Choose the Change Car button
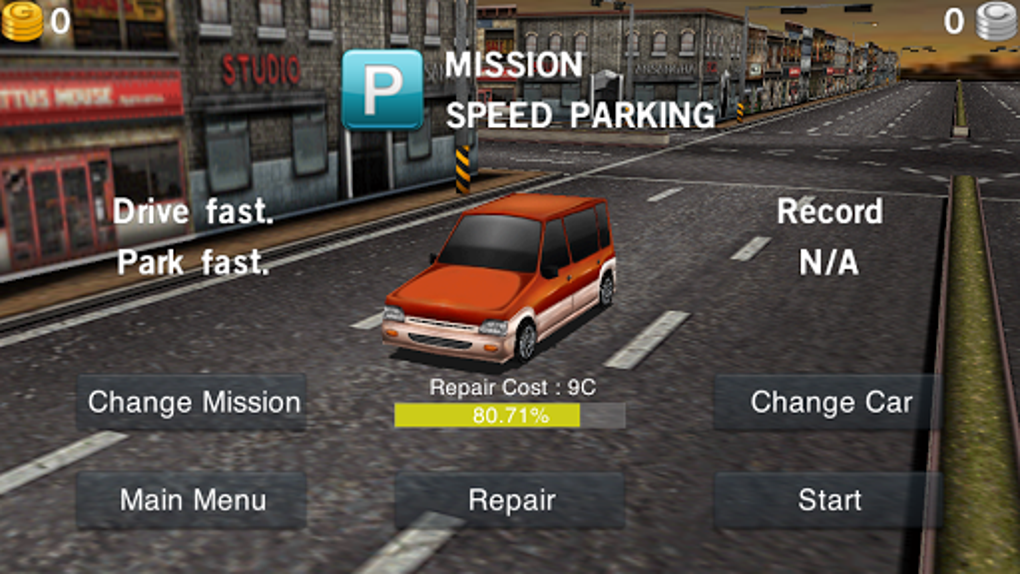Image resolution: width=1020 pixels, height=574 pixels. [829, 403]
